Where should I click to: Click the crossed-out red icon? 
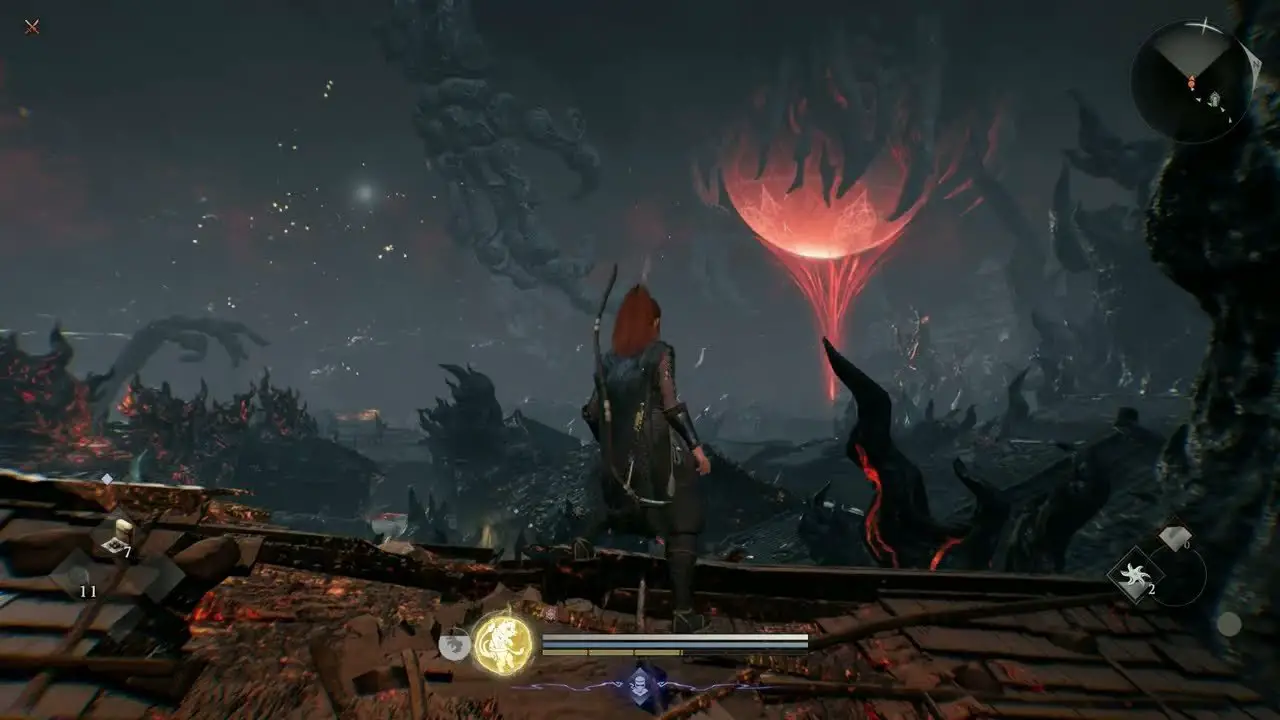click(x=32, y=27)
